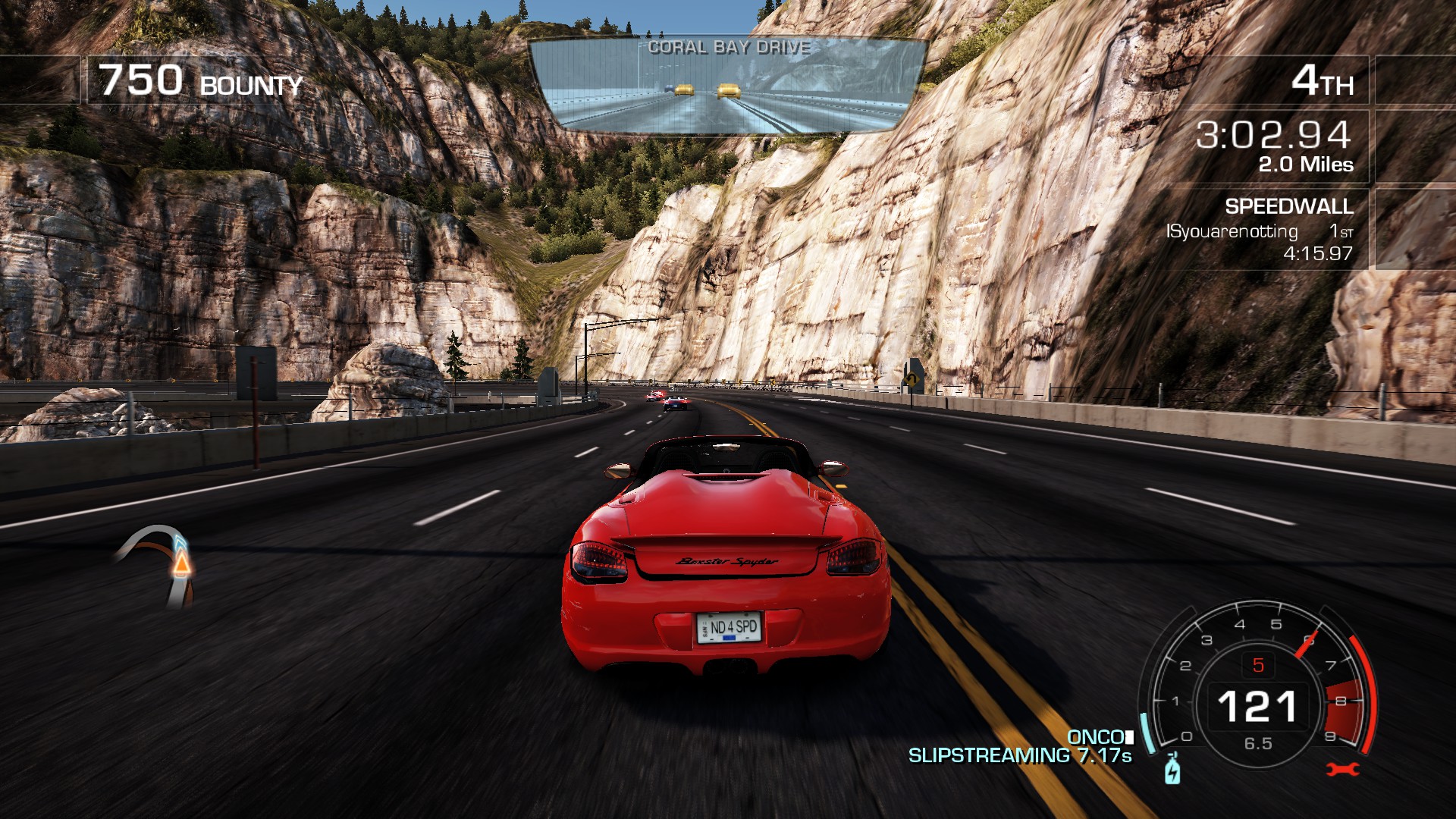Click the blue nitrous bottle icon
Screen dimensions: 1456x819
point(1172,770)
